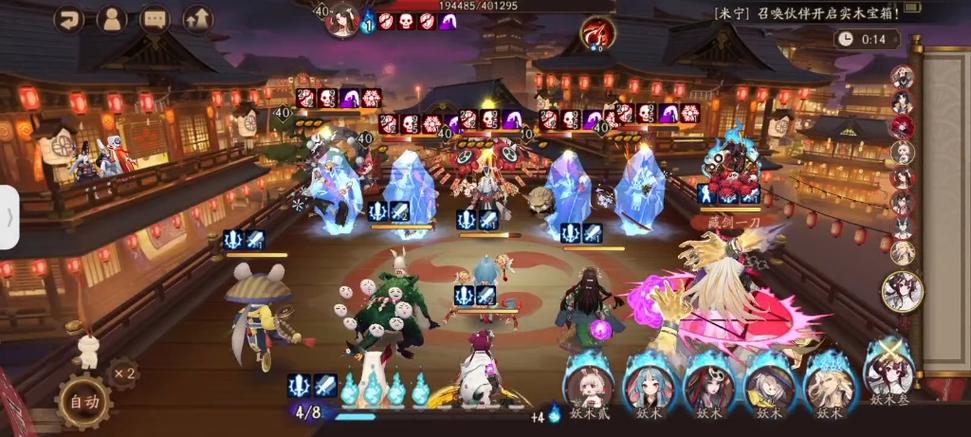Toggle the ×2 battle speed gear

124,373
